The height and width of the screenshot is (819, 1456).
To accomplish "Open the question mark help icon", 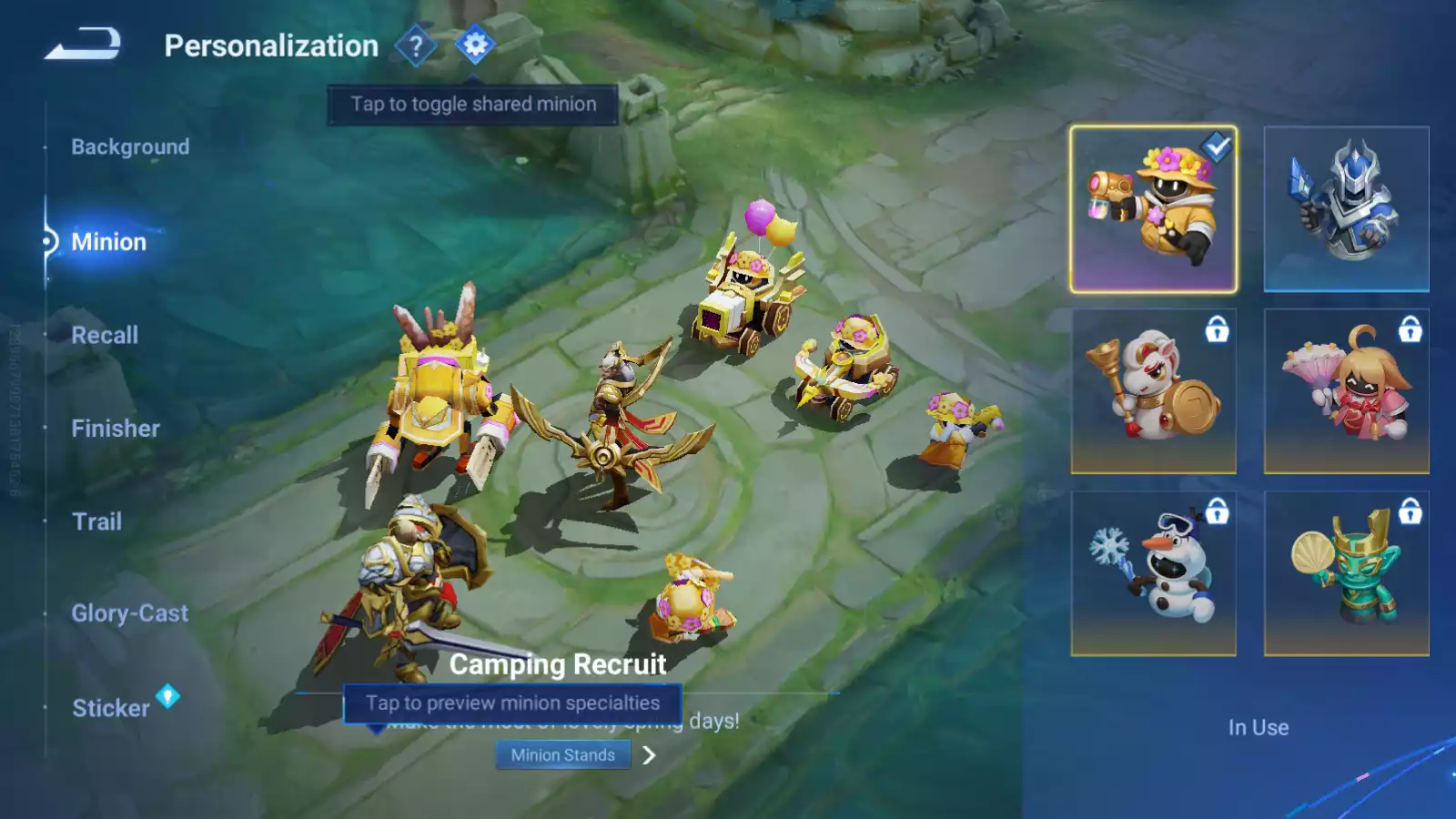I will pos(416,45).
